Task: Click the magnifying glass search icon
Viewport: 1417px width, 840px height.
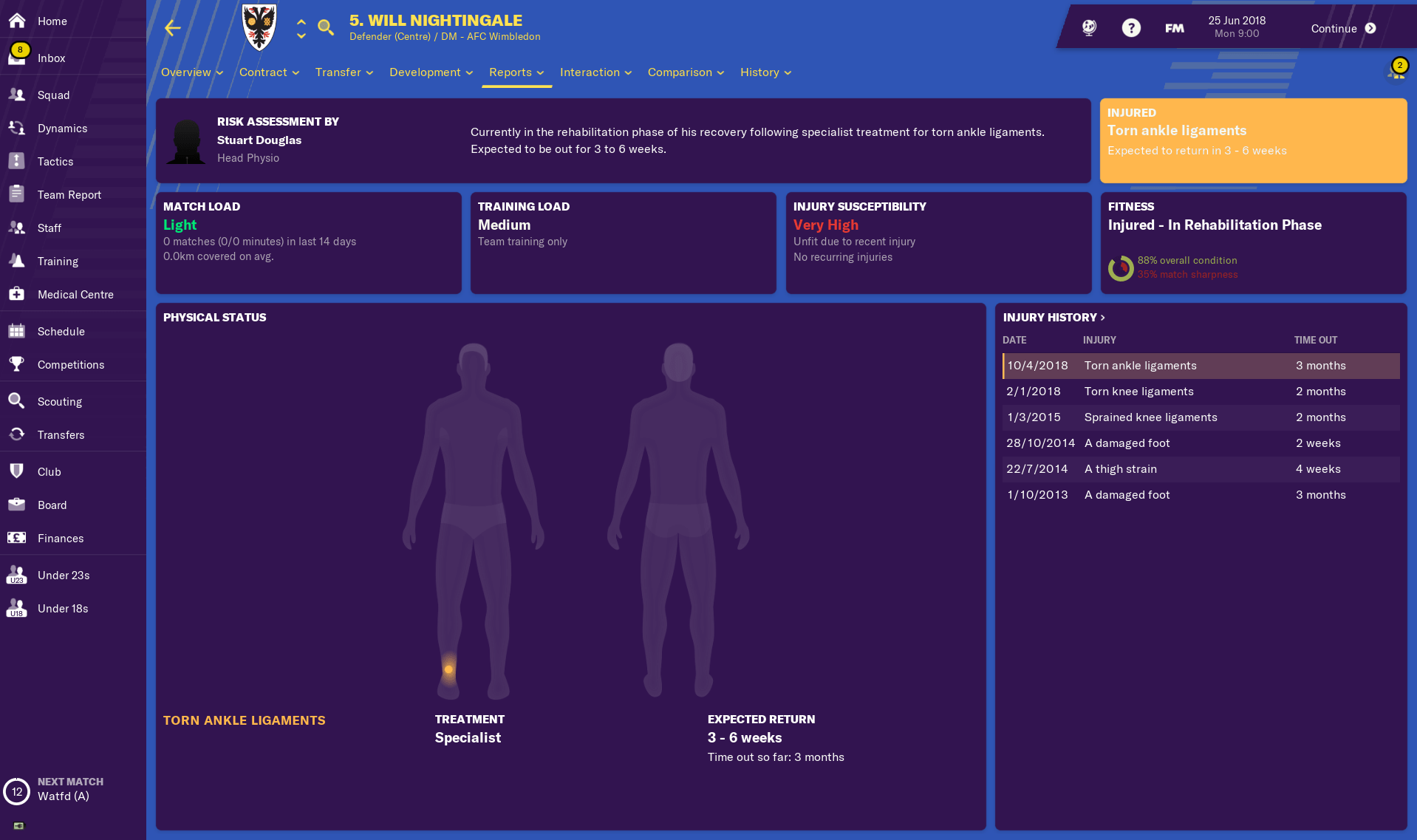Action: (326, 27)
